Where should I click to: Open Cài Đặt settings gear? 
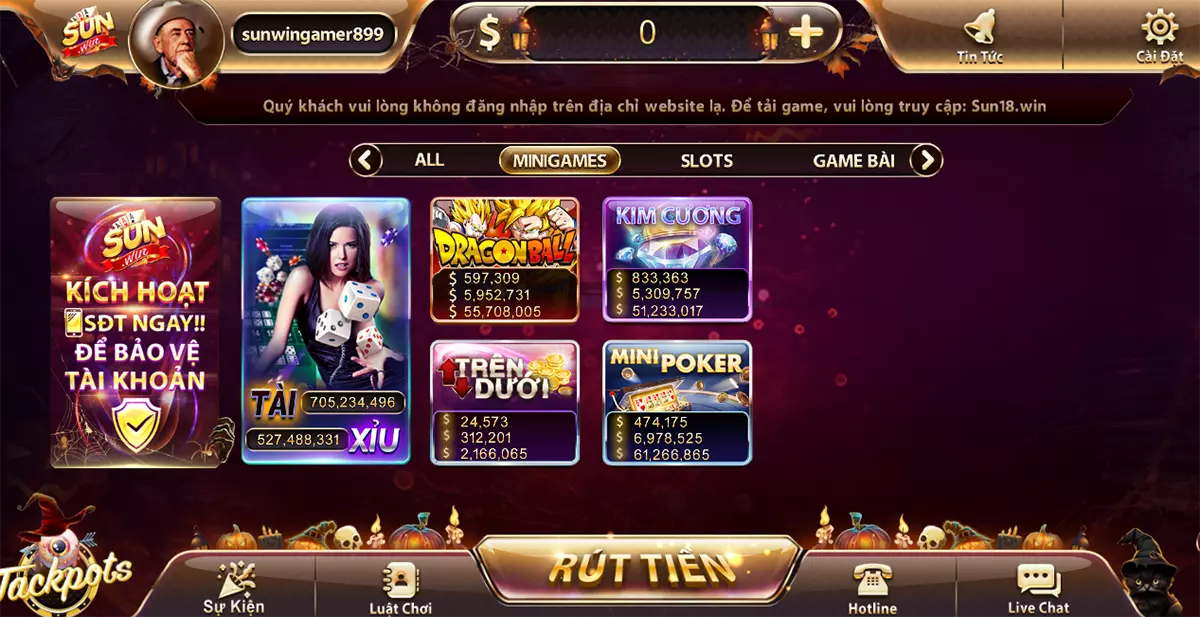pyautogui.click(x=1159, y=35)
